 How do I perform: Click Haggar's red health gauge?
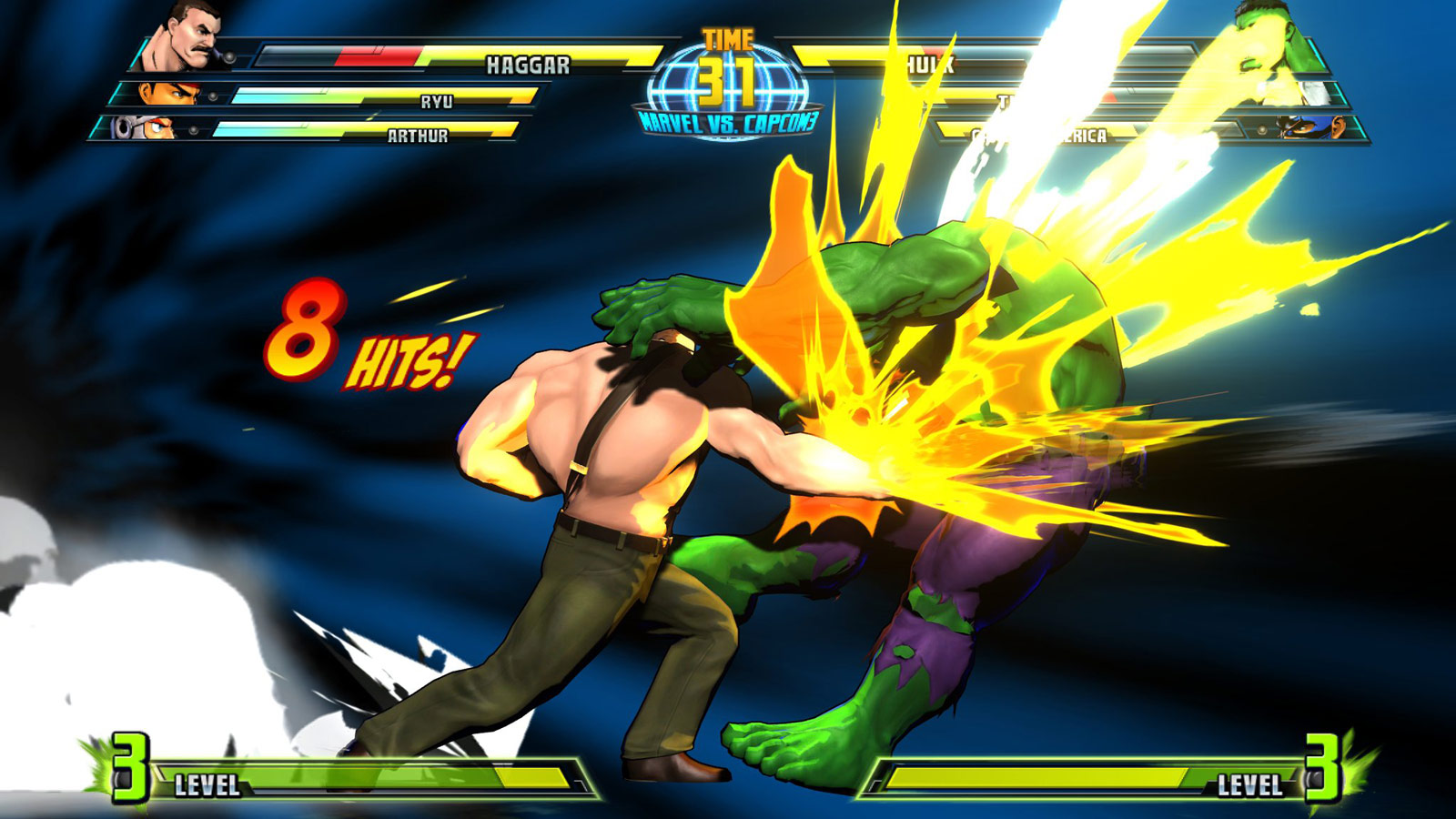[382, 55]
